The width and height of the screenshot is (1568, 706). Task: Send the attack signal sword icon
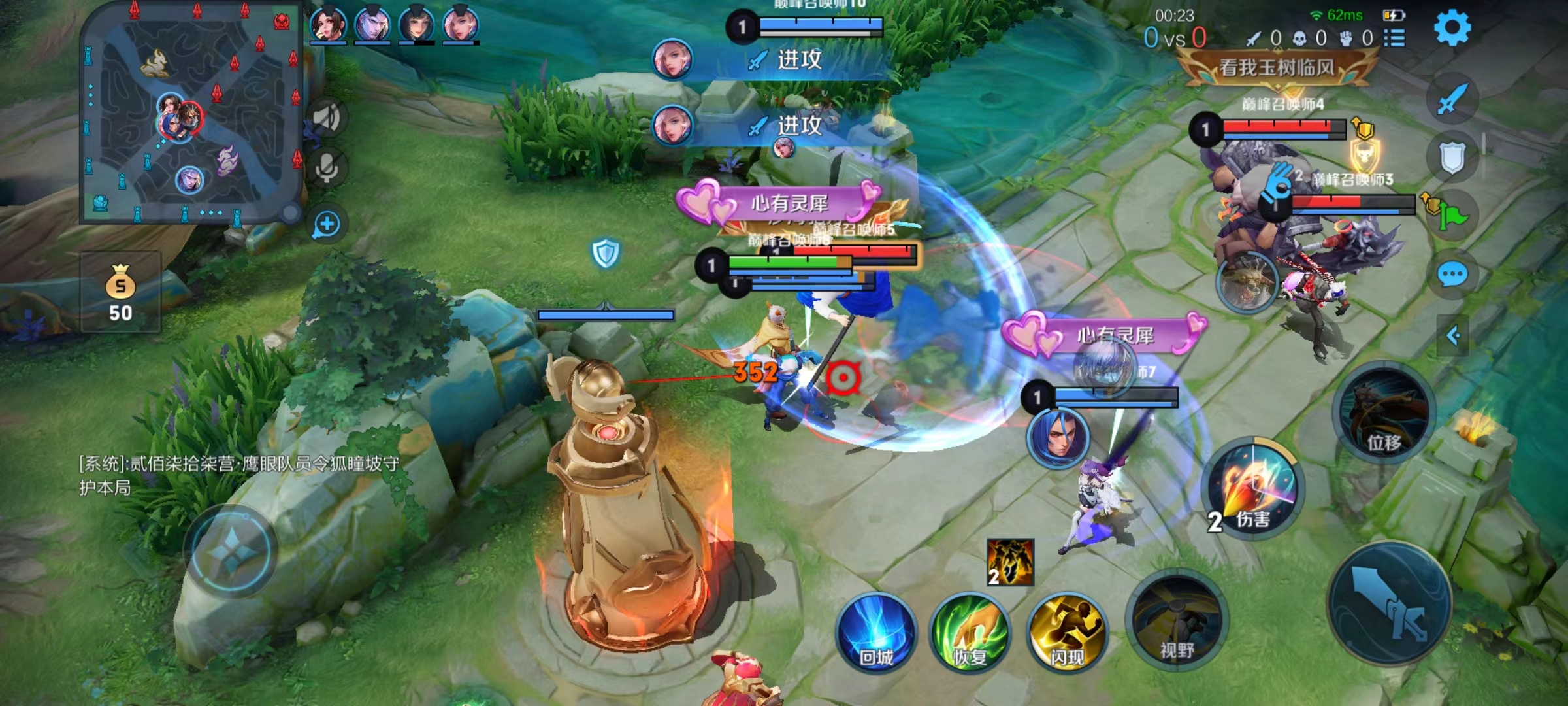coord(1452,99)
